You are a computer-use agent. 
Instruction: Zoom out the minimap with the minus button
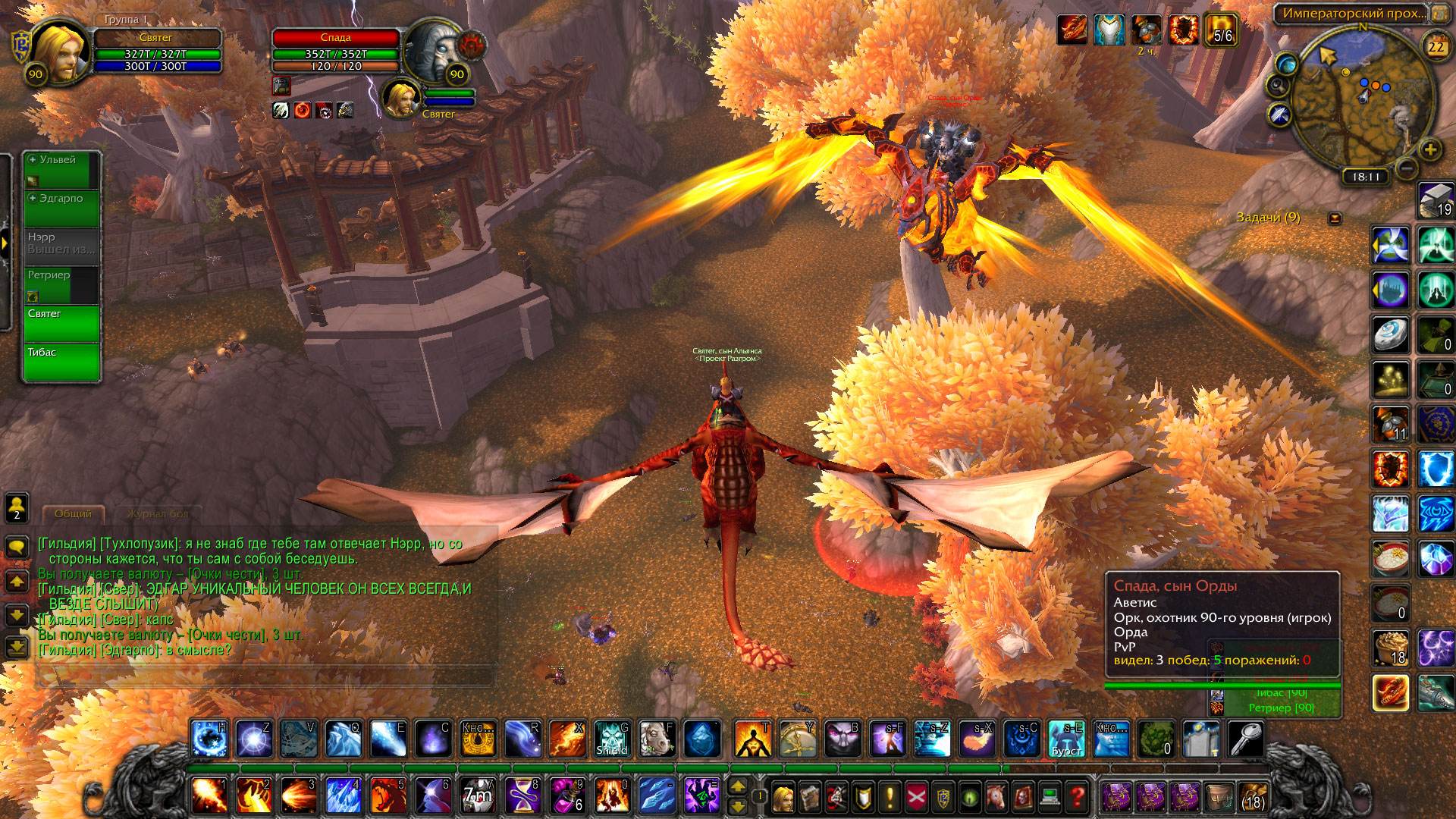(x=1405, y=168)
